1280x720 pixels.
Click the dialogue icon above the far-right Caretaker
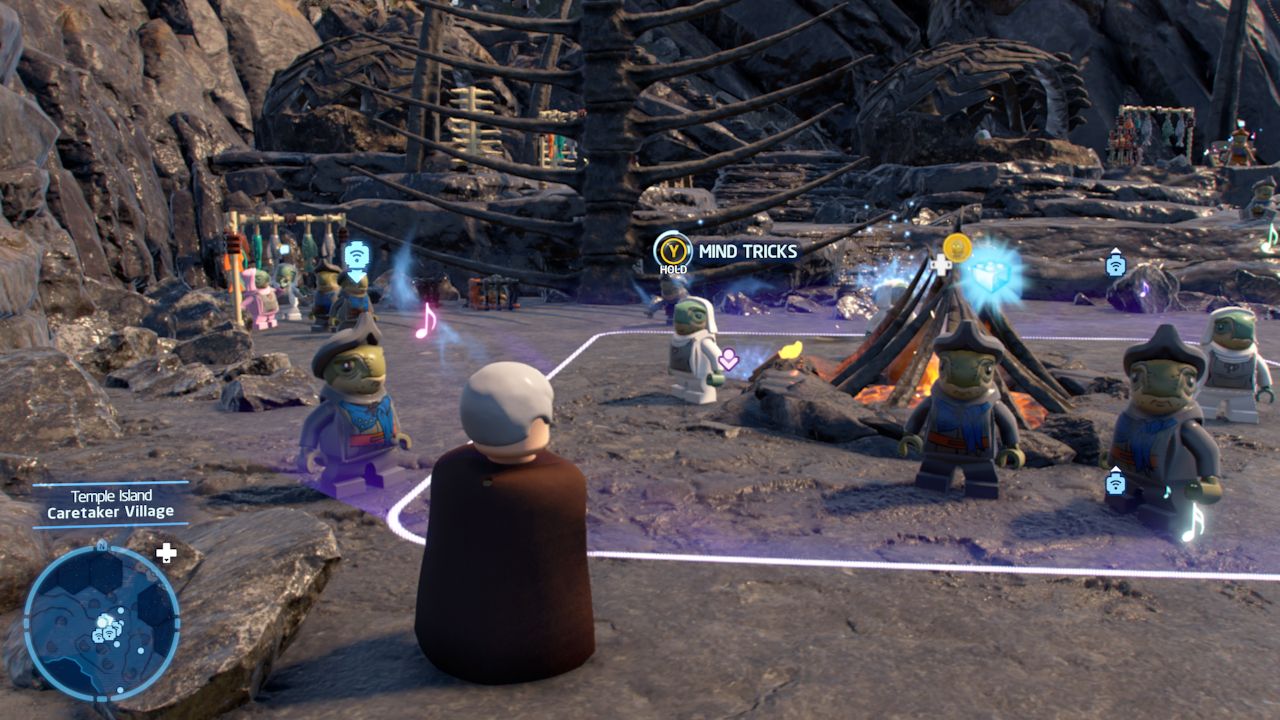tap(1117, 264)
